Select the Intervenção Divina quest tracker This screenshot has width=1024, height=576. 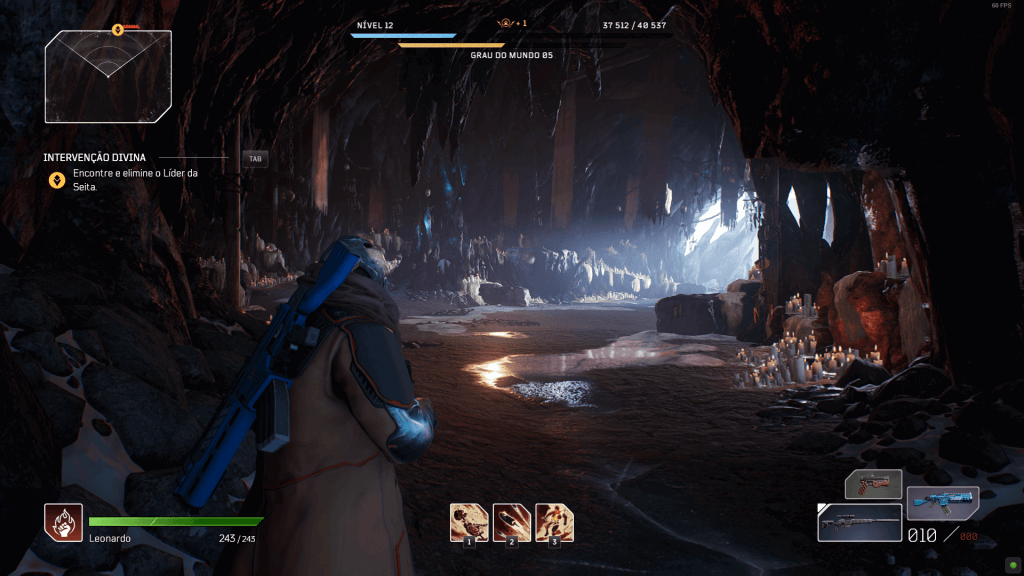[95, 158]
